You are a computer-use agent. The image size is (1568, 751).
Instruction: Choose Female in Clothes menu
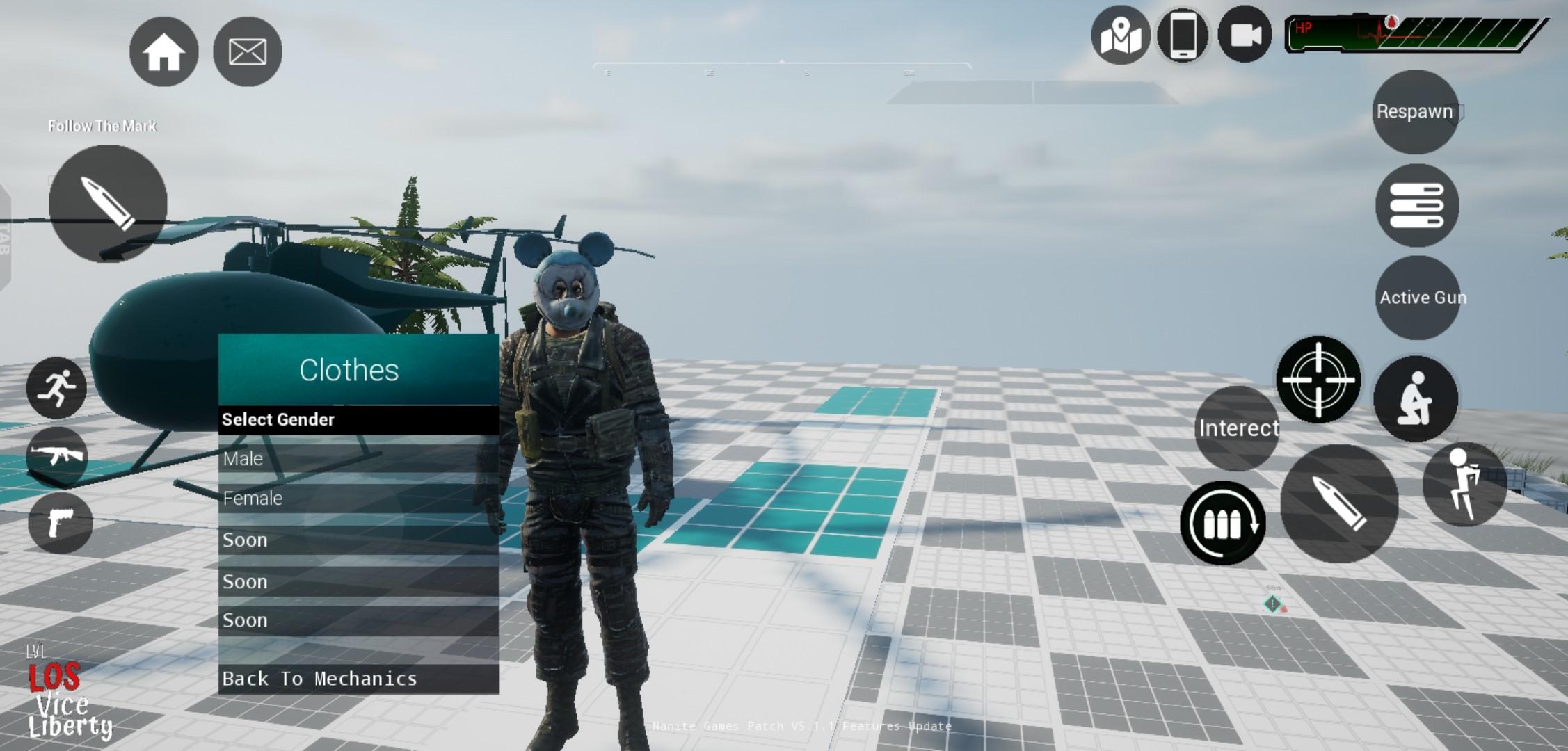pos(358,499)
